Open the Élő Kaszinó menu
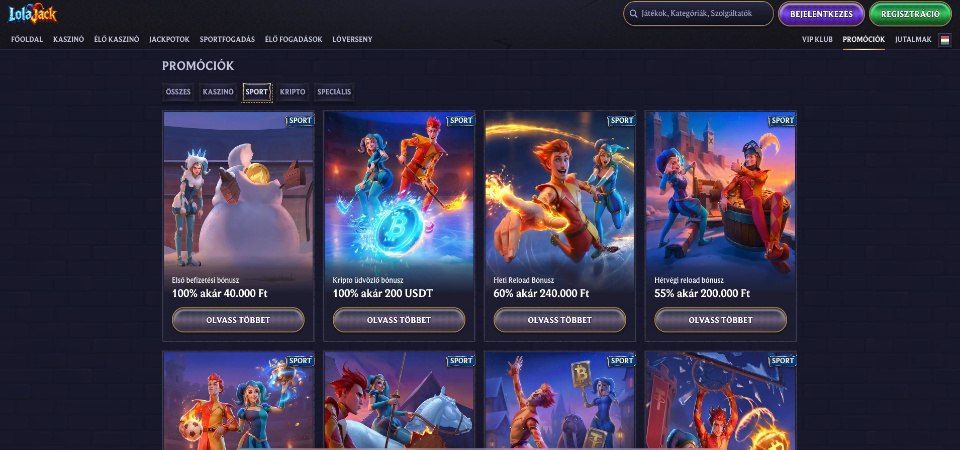 (x=116, y=39)
